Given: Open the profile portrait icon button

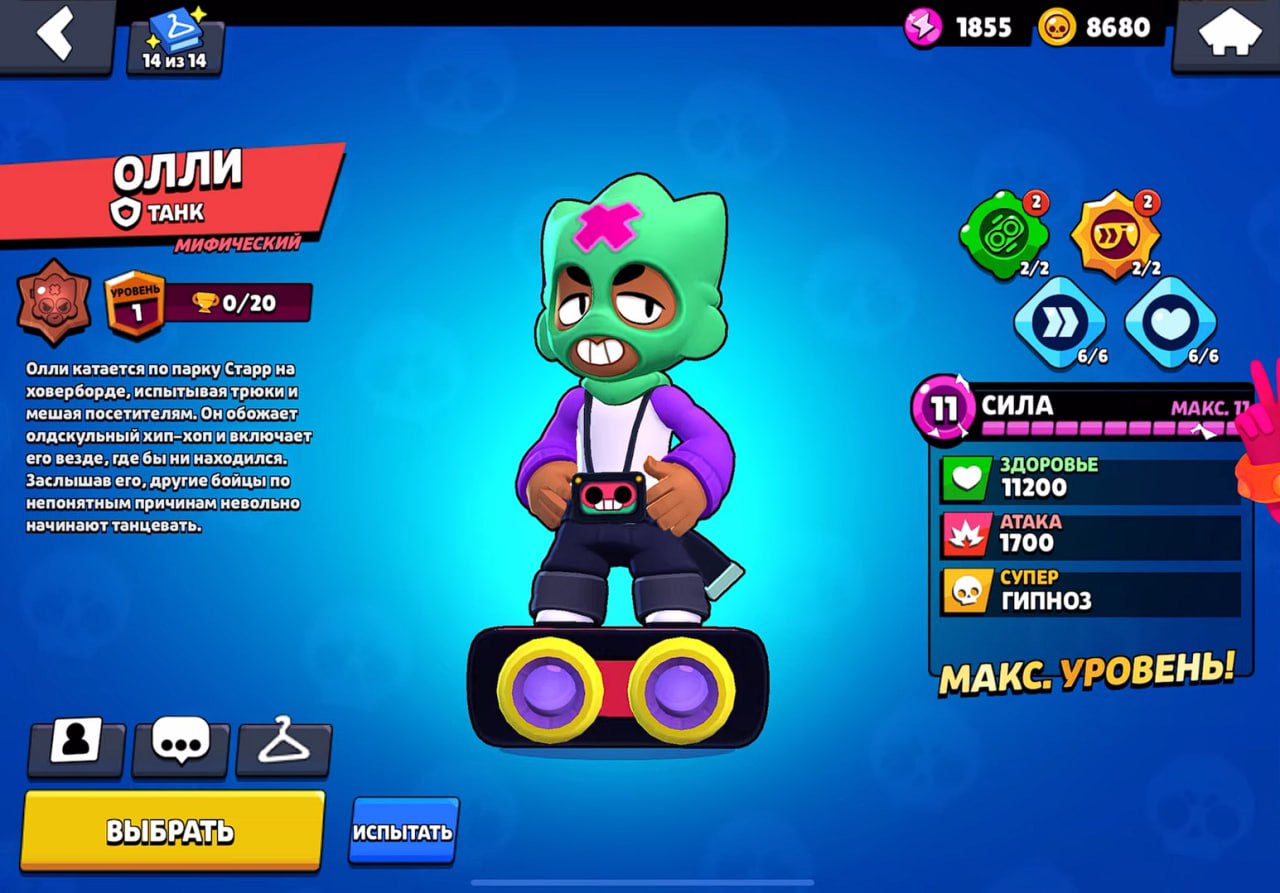Looking at the screenshot, I should (x=76, y=744).
